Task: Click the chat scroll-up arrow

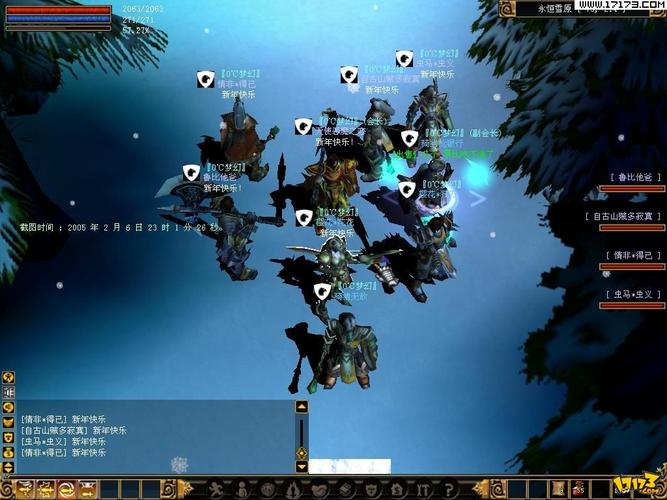Action: point(301,407)
